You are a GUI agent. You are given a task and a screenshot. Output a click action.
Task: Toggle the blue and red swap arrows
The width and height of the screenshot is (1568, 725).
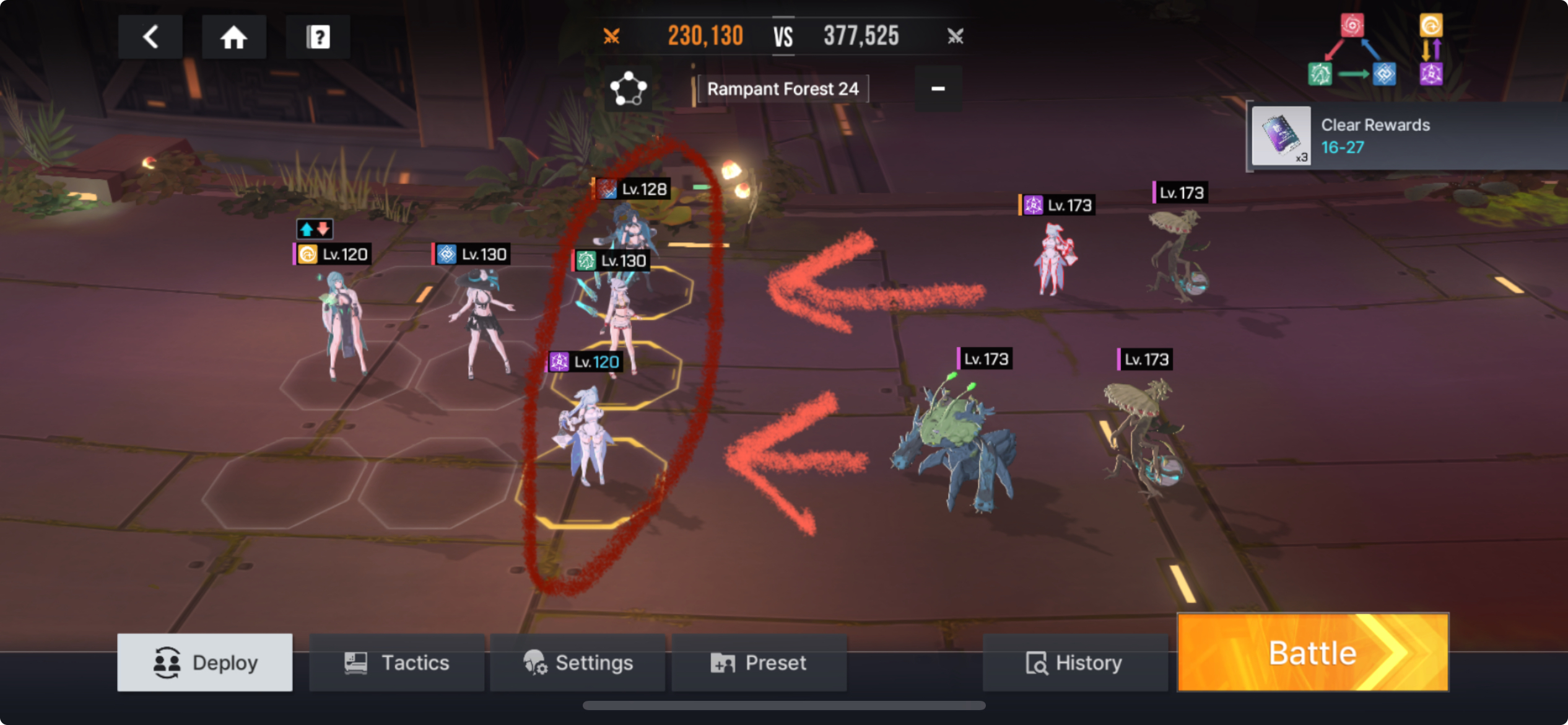(315, 229)
